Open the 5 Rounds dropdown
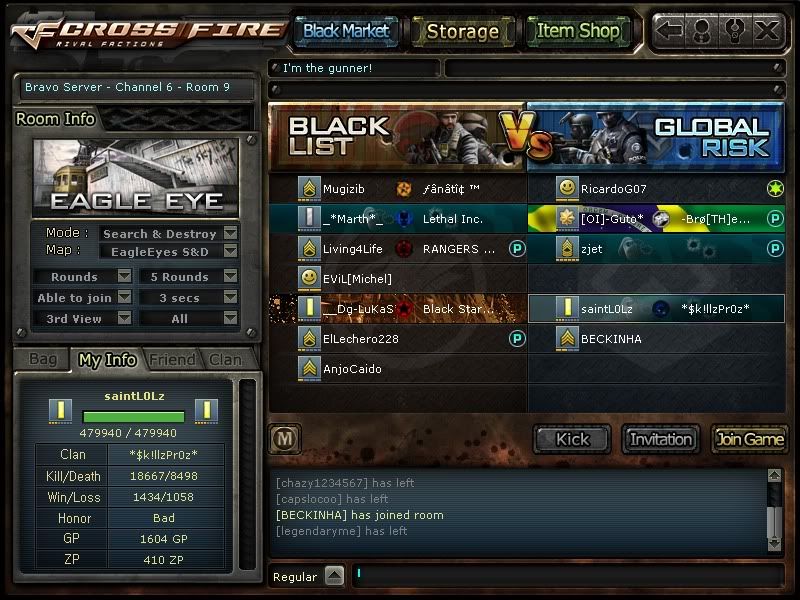This screenshot has height=600, width=800. click(x=230, y=277)
